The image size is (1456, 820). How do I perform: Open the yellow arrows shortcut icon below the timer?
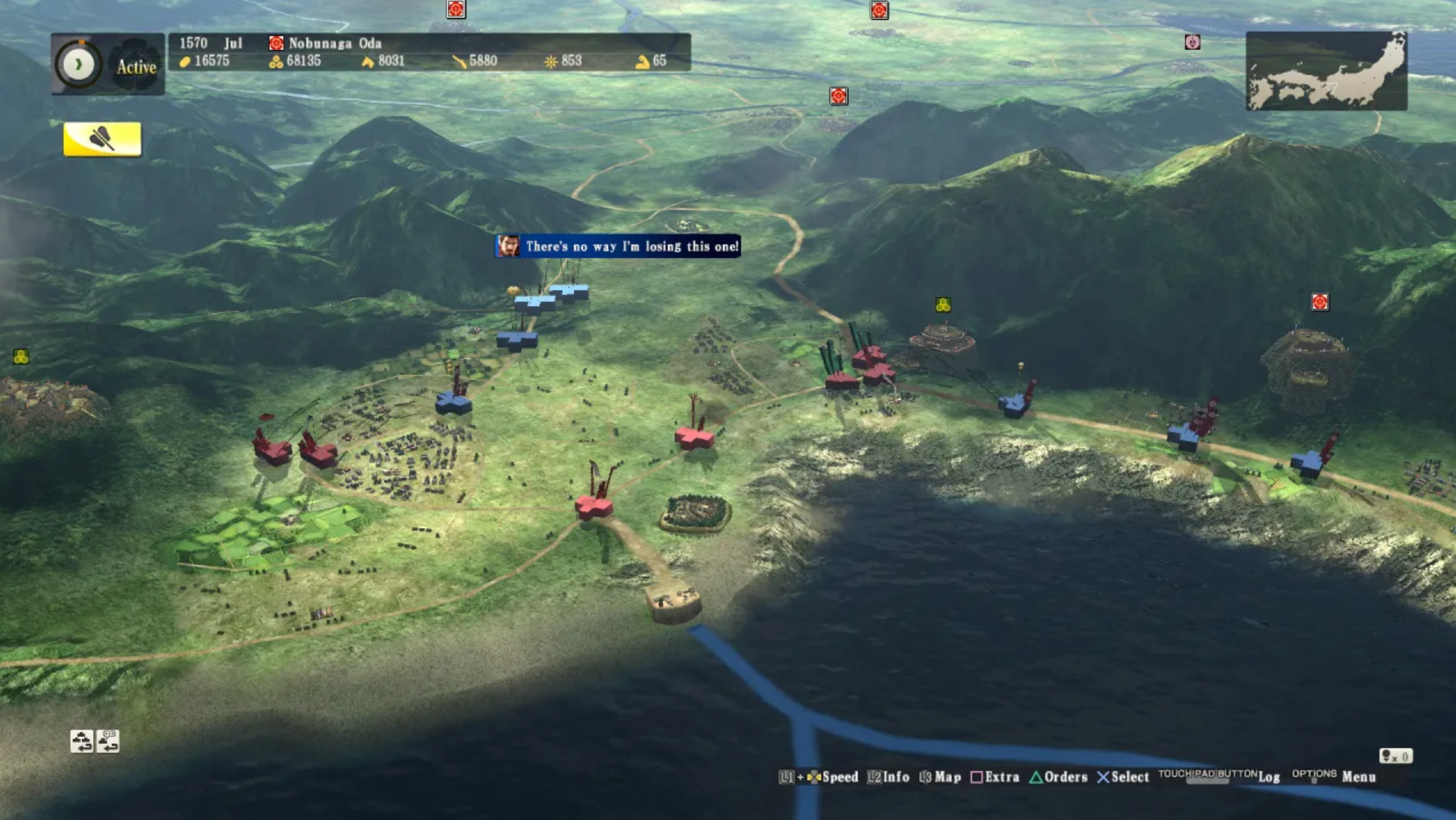point(102,138)
